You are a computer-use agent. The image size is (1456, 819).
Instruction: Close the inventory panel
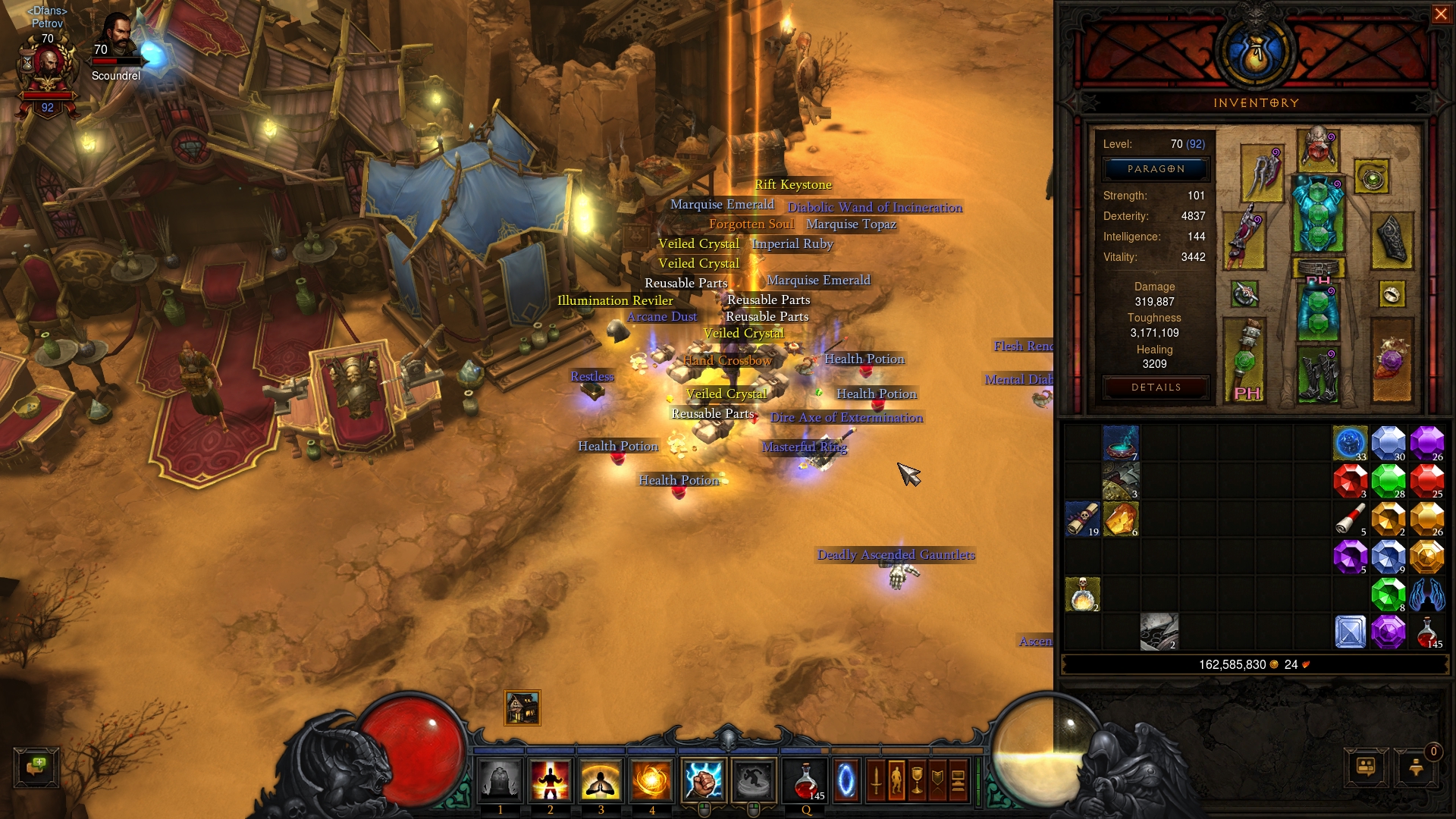[x=1440, y=14]
